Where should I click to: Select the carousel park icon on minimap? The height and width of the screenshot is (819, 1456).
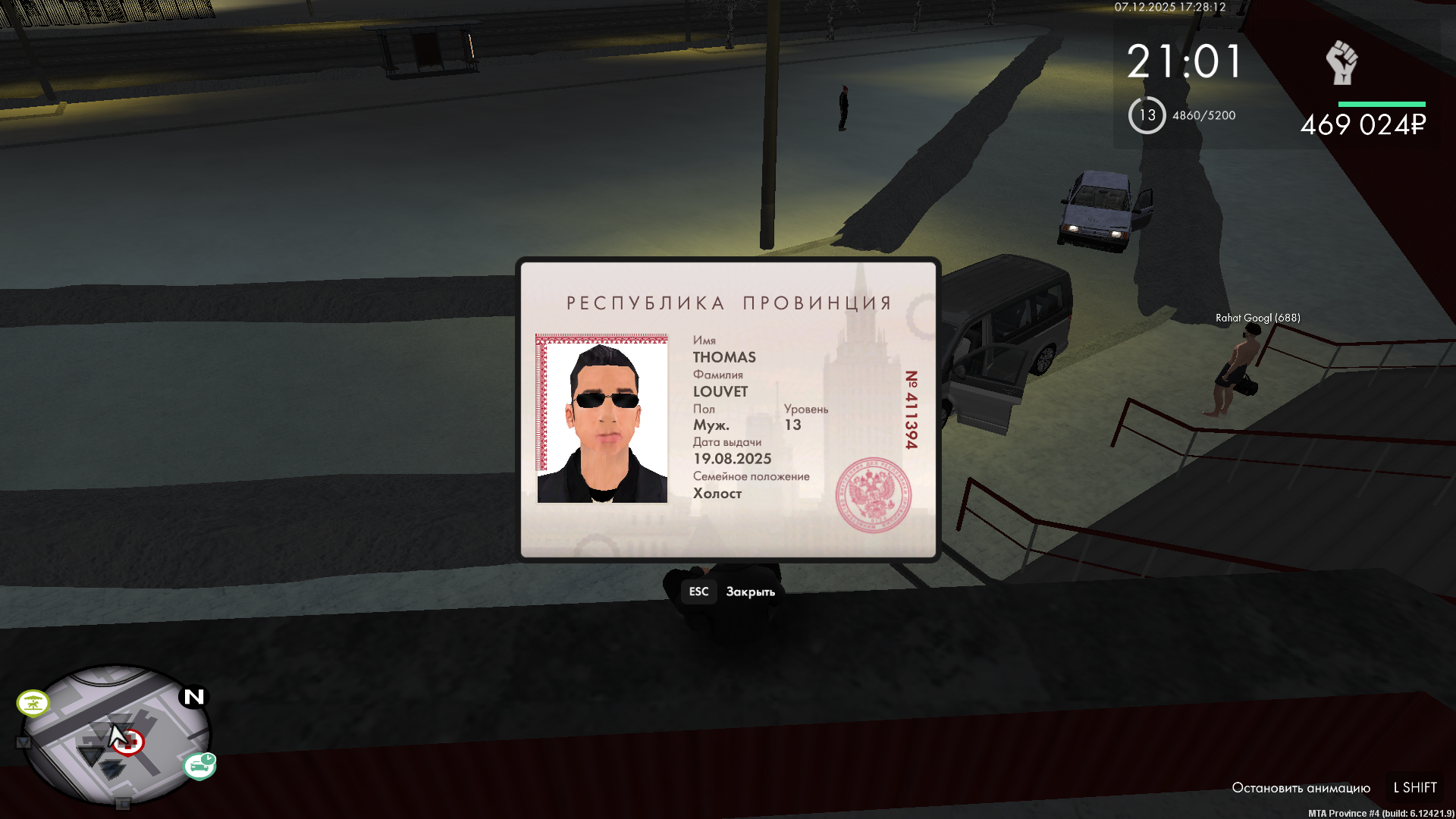pyautogui.click(x=33, y=701)
